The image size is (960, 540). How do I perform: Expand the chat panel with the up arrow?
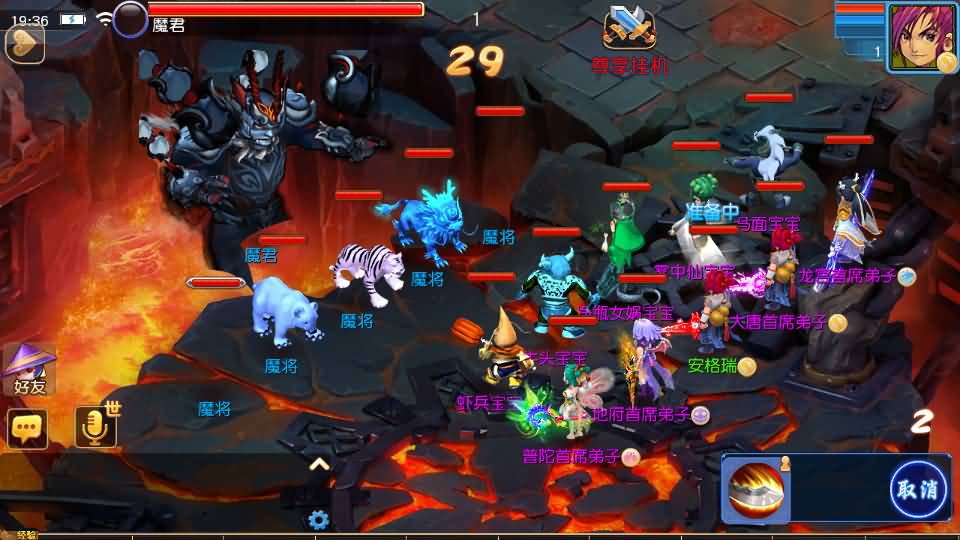(x=319, y=464)
